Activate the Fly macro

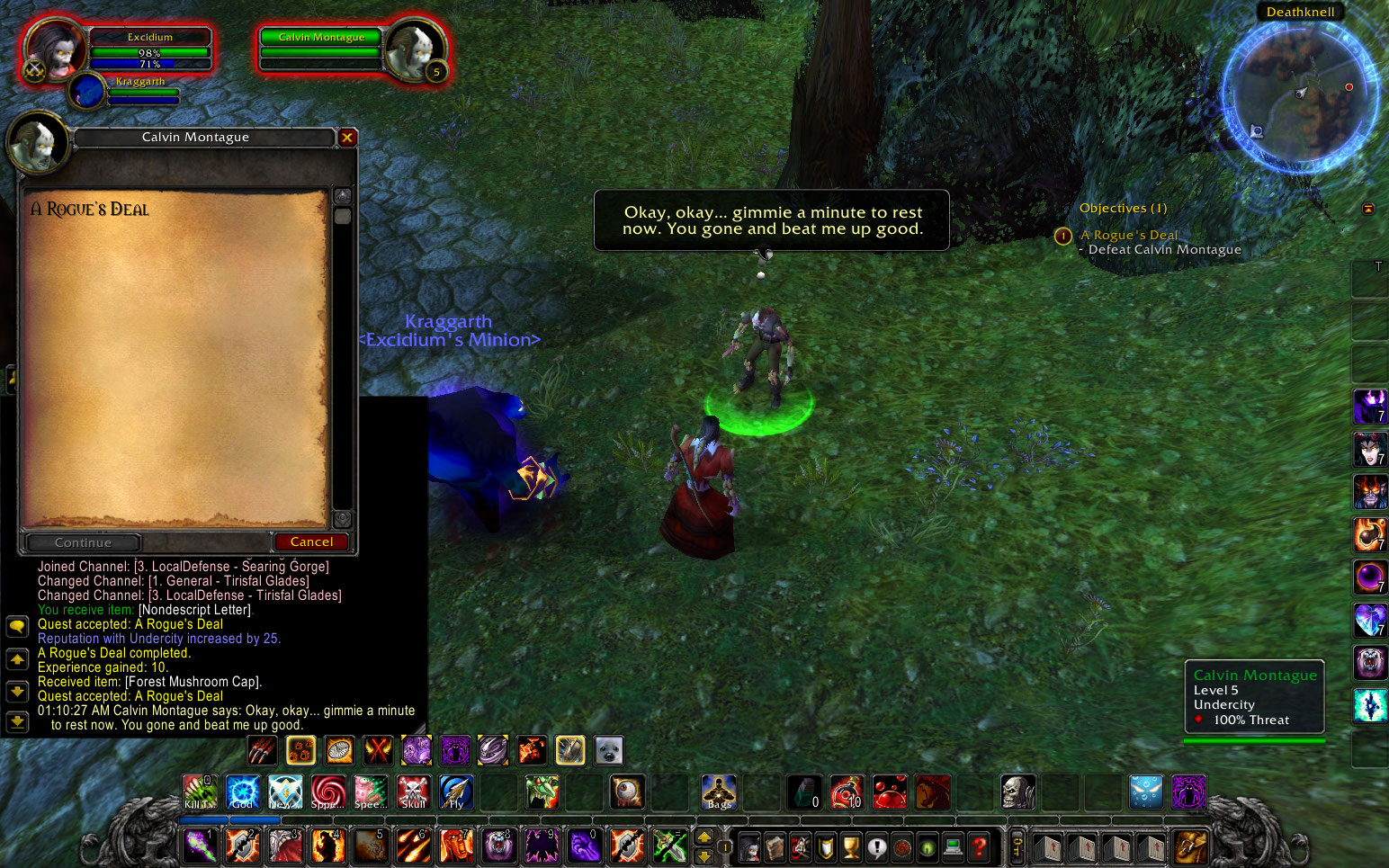pos(455,792)
